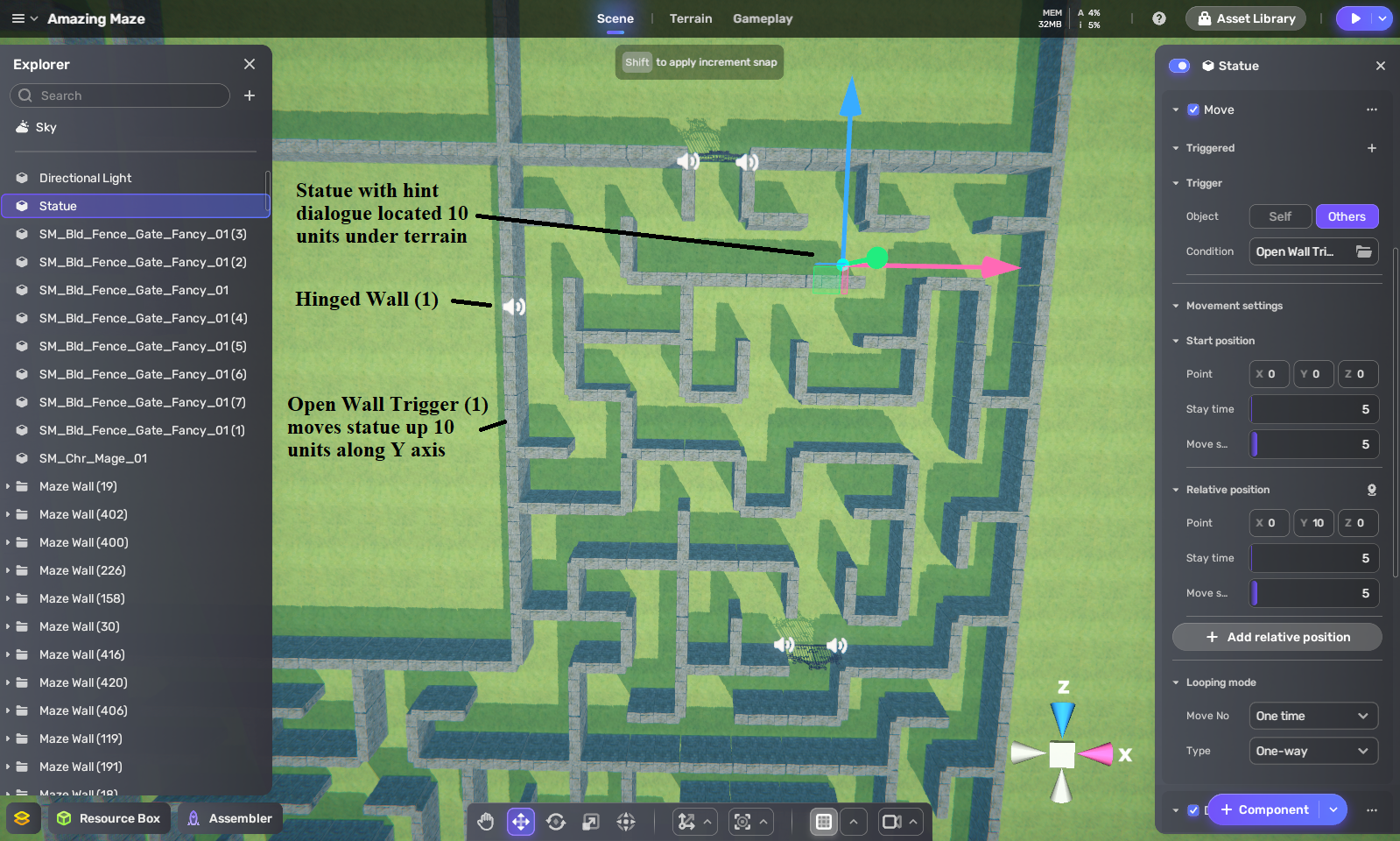This screenshot has height=841, width=1400.
Task: Open the Resource Box
Action: click(x=109, y=818)
